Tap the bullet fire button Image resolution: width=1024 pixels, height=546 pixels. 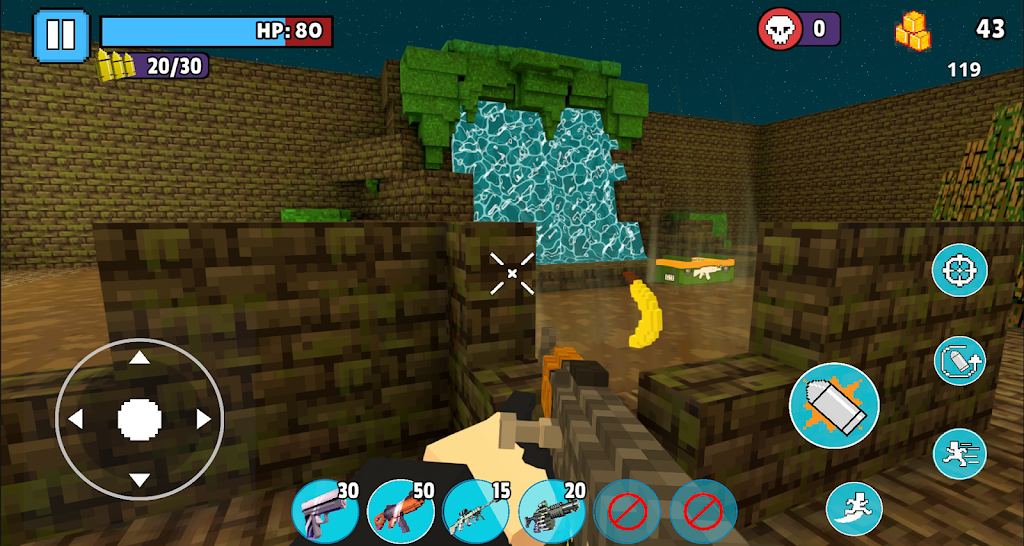click(833, 405)
